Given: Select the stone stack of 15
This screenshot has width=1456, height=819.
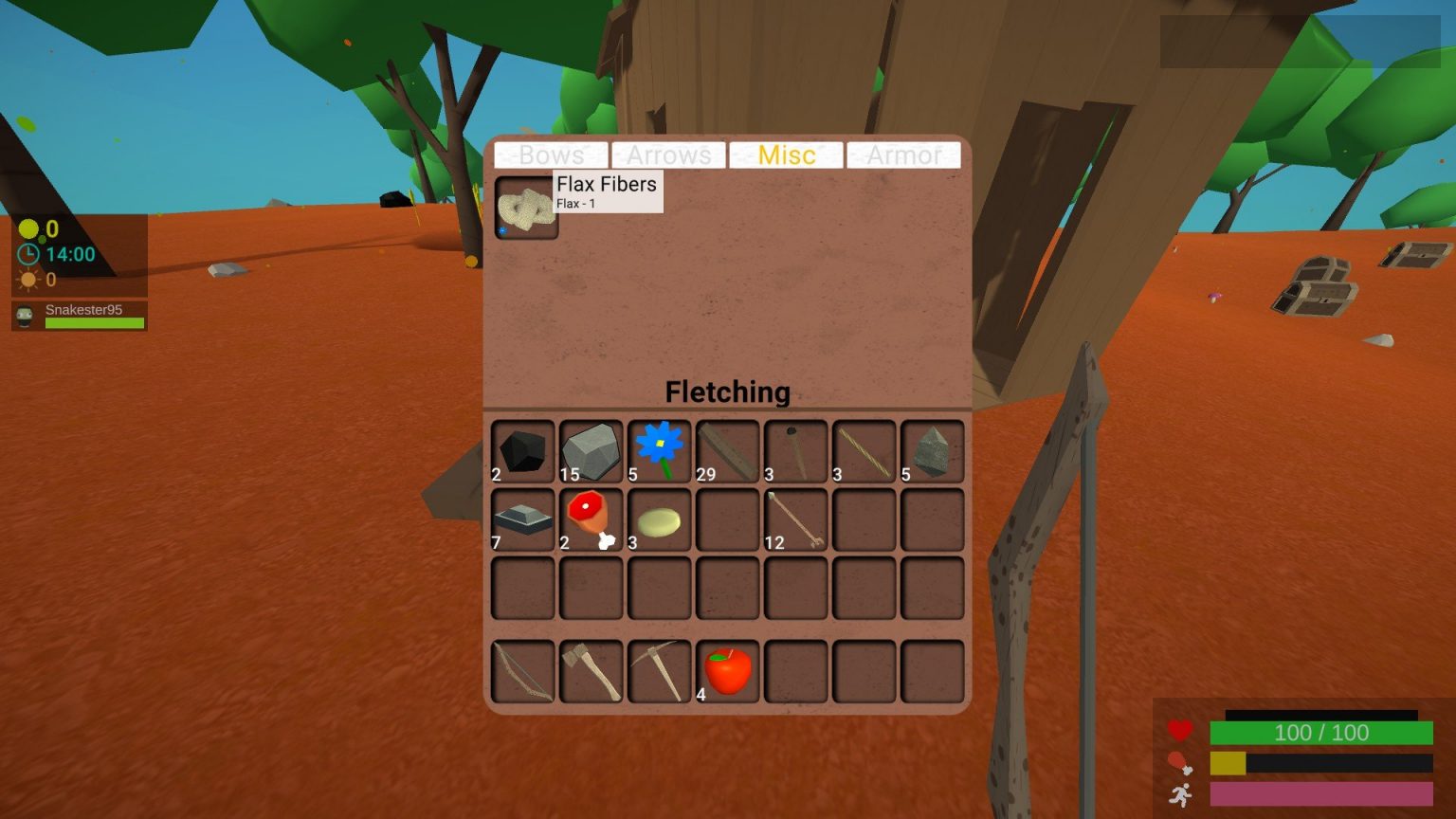Looking at the screenshot, I should pos(591,450).
